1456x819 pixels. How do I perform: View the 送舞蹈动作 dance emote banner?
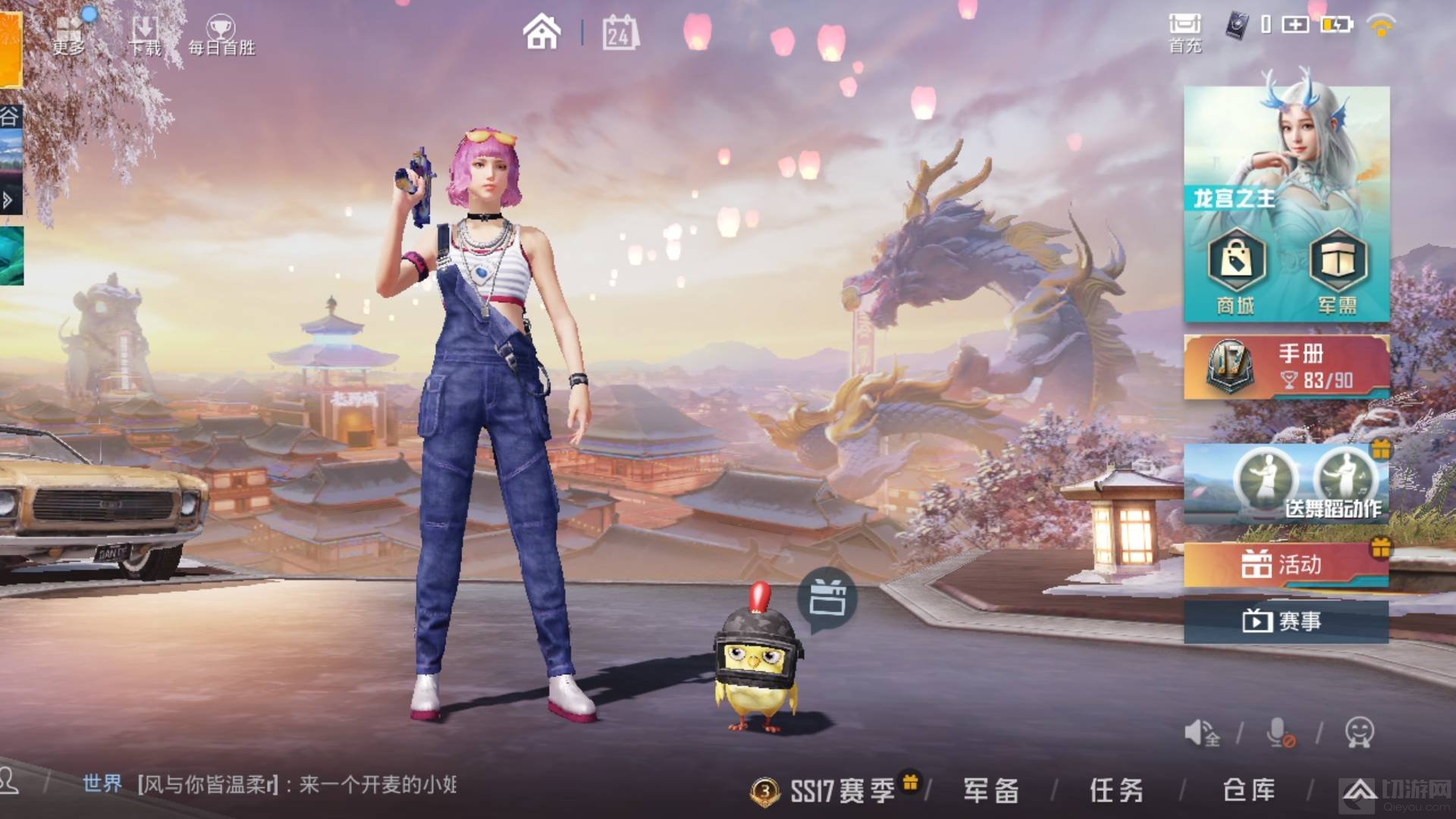1286,485
